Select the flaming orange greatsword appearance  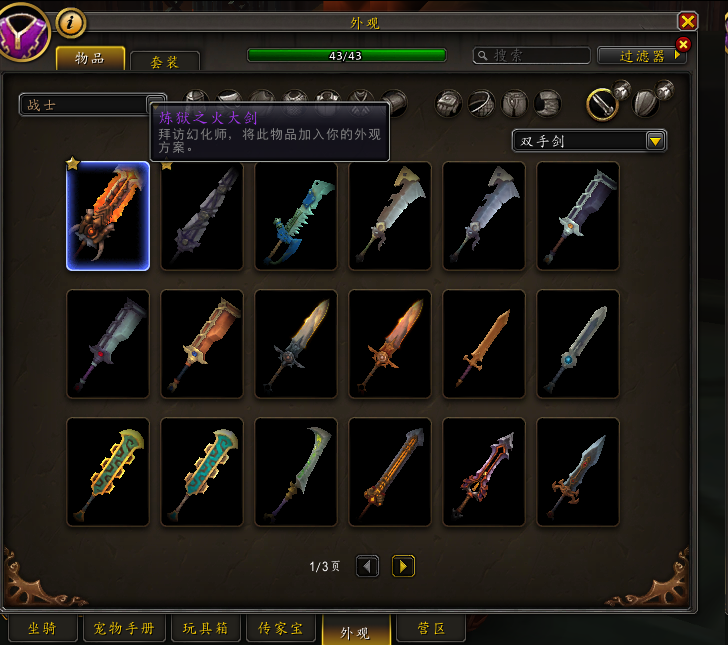108,216
